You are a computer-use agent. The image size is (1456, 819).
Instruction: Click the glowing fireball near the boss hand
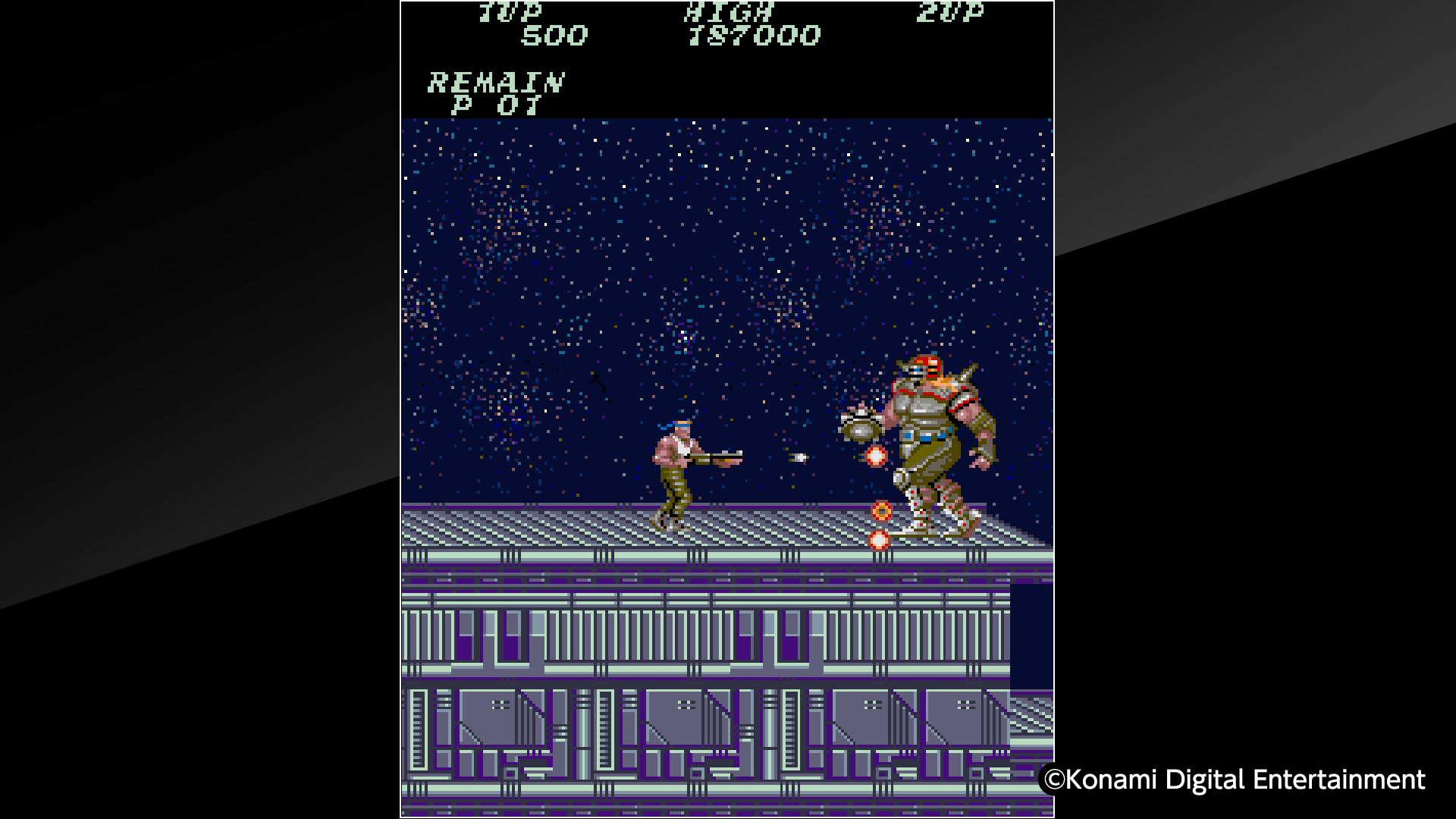coord(876,457)
